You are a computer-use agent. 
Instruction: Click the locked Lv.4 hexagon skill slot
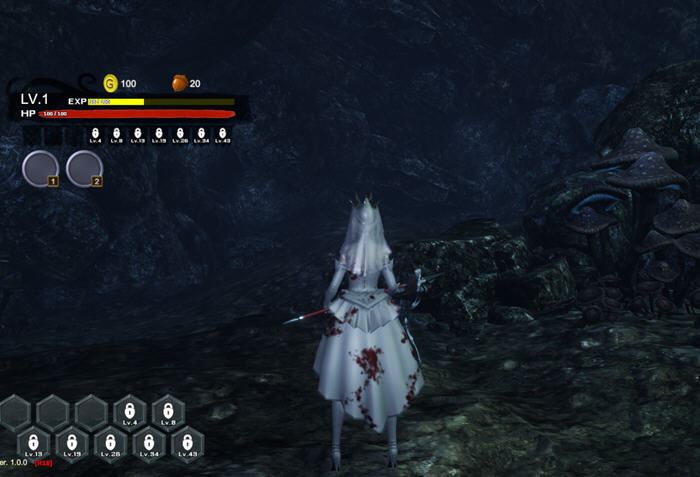(x=129, y=411)
